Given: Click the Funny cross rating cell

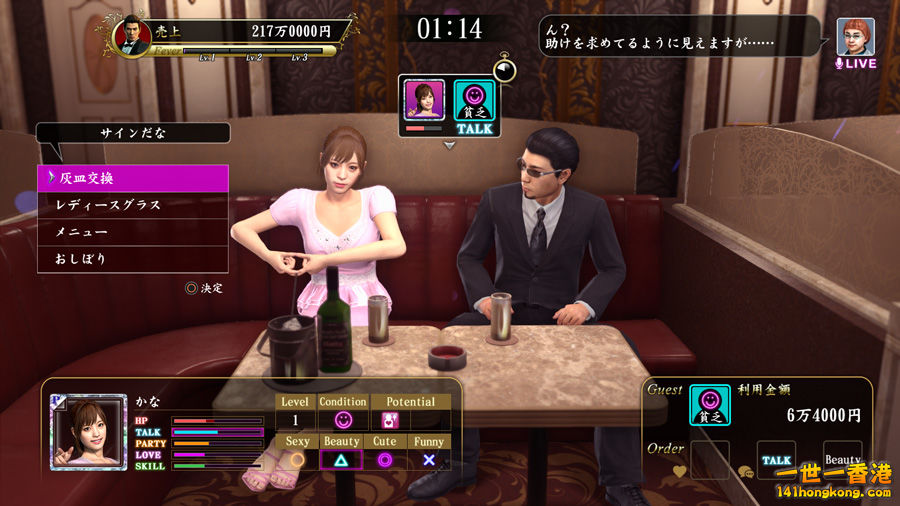Looking at the screenshot, I should [428, 460].
